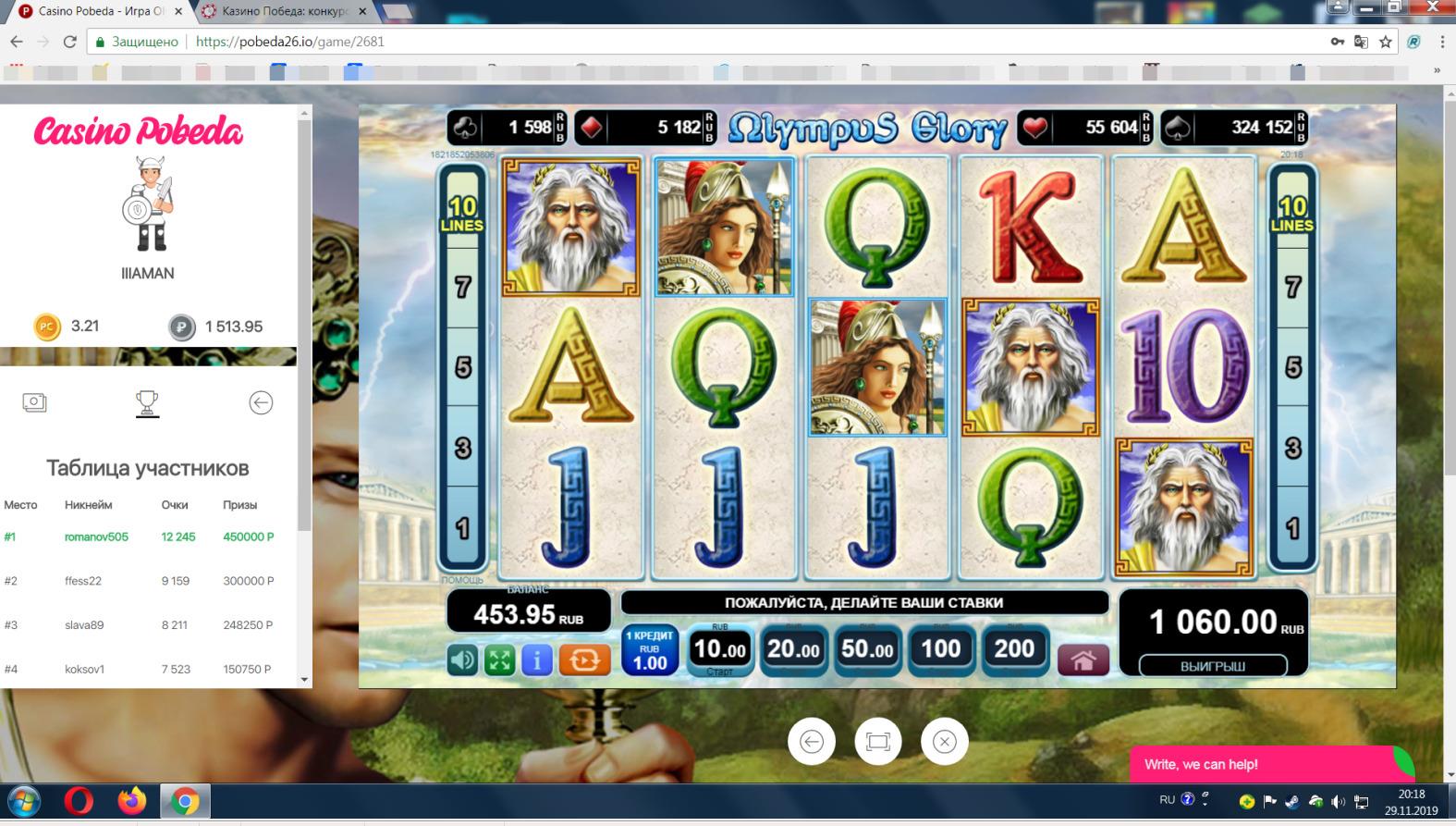Open the blue info paytable button
Screen dimensions: 1456x826
coord(537,660)
